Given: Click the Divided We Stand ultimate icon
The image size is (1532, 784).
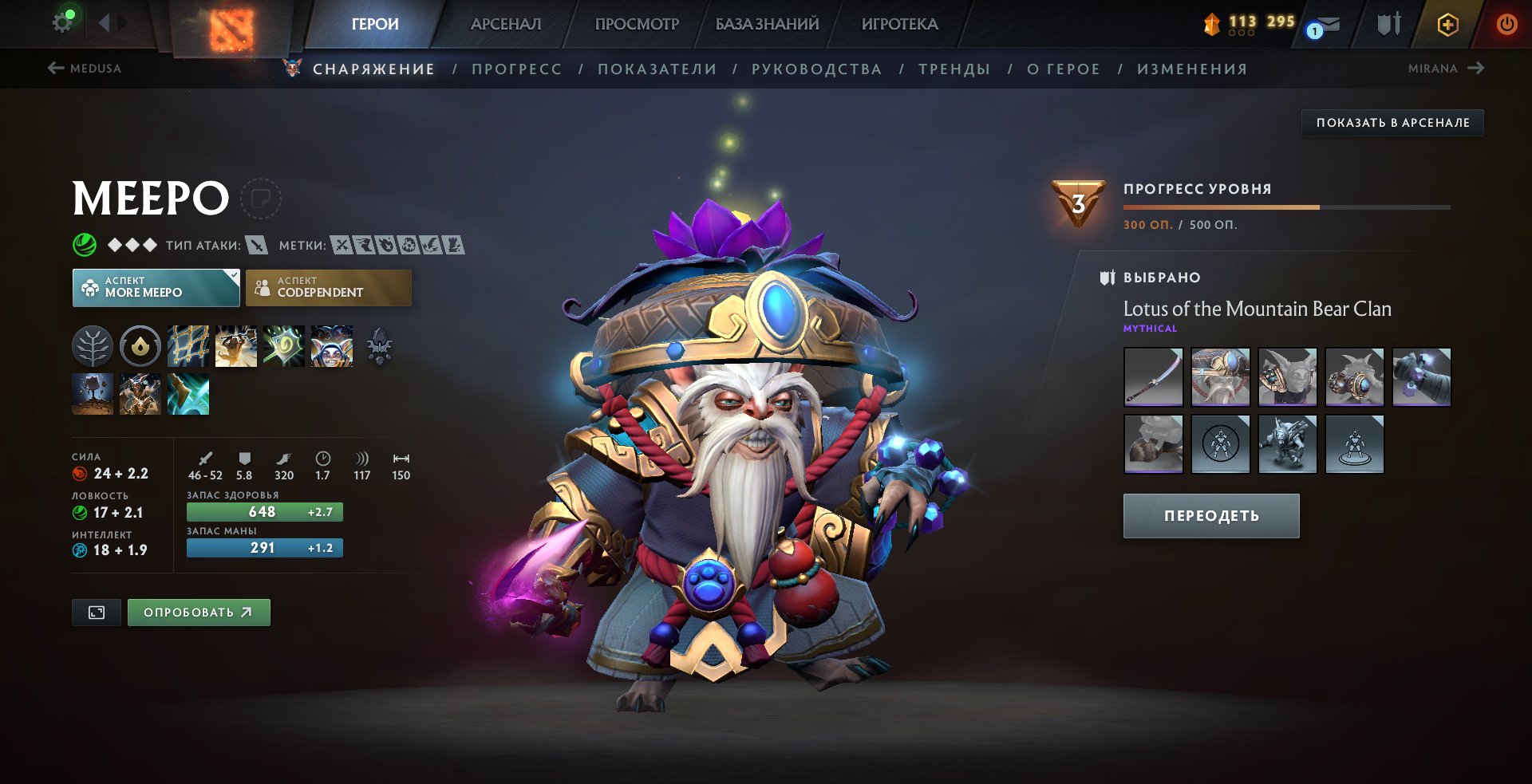Looking at the screenshot, I should point(330,346).
